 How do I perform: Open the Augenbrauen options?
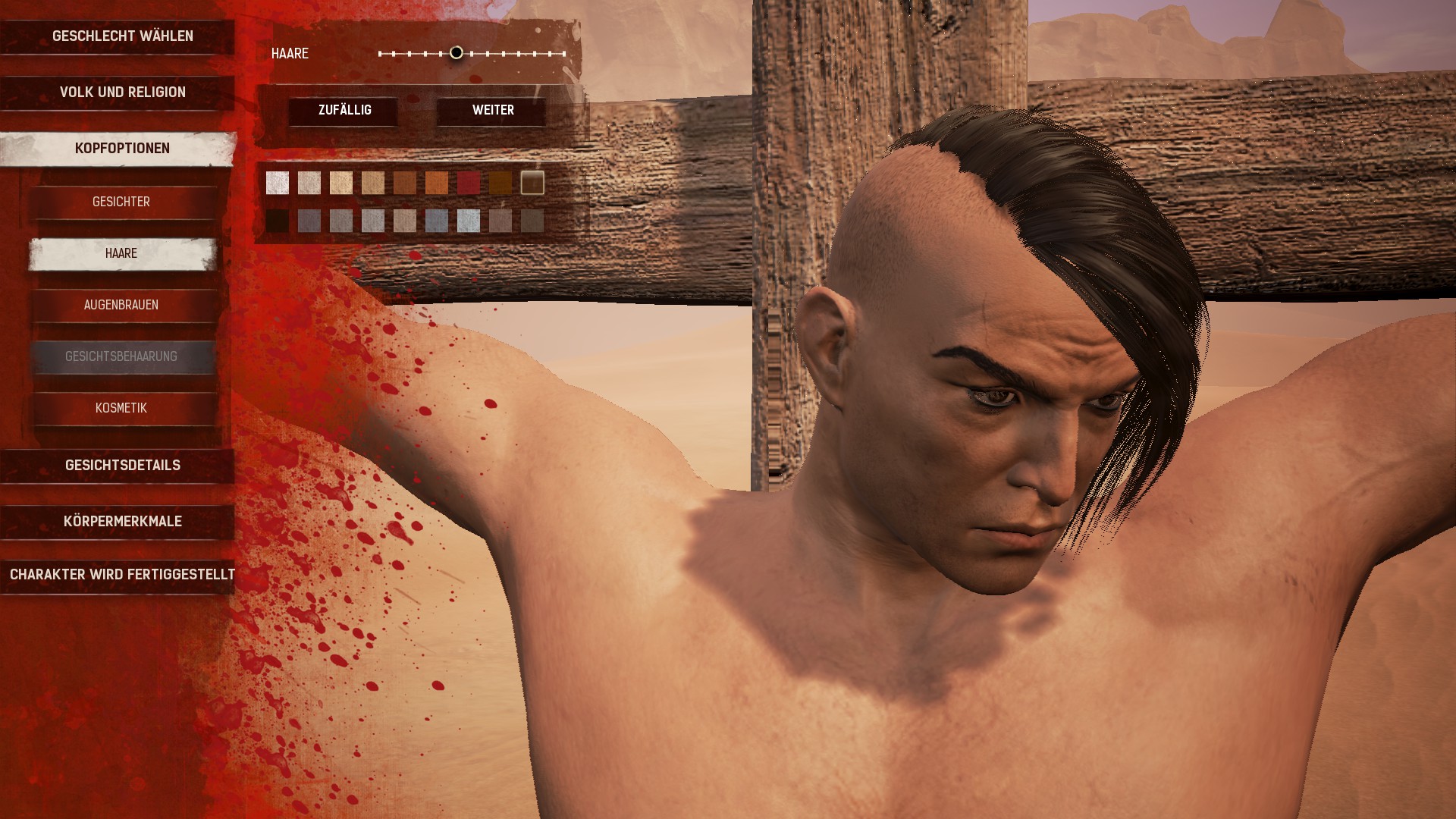[121, 305]
